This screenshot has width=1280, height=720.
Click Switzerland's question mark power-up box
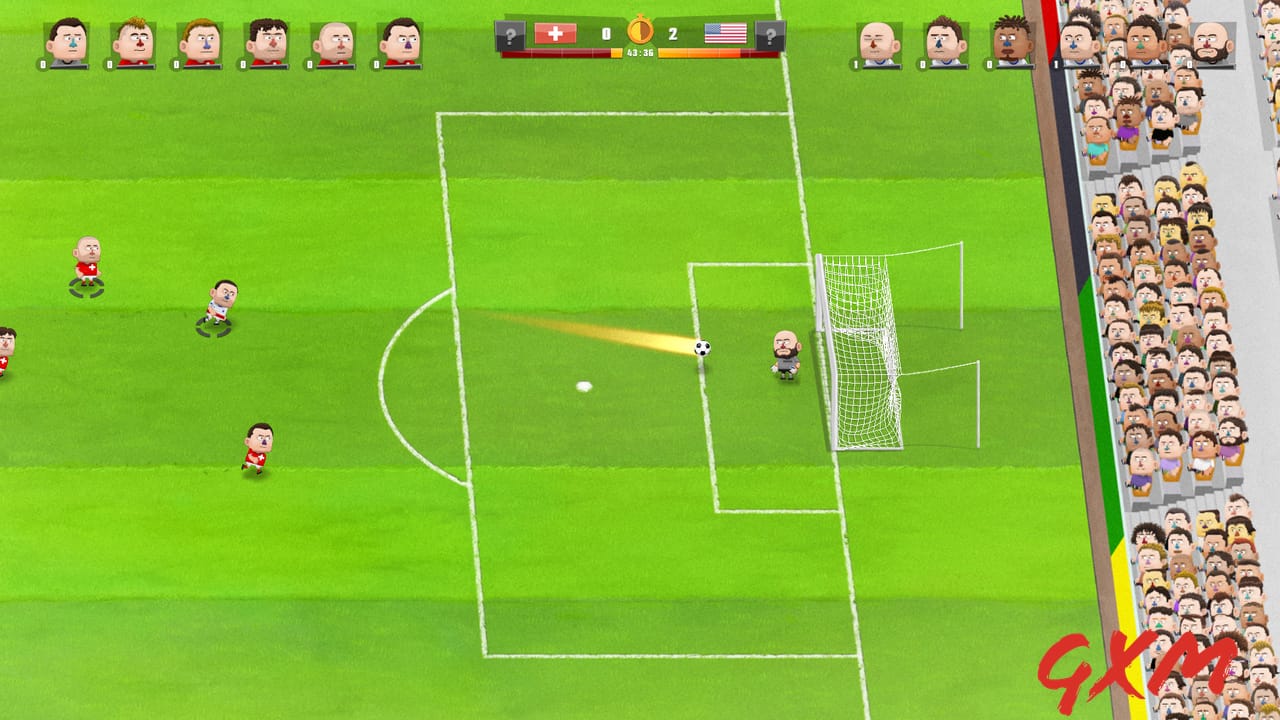click(510, 37)
